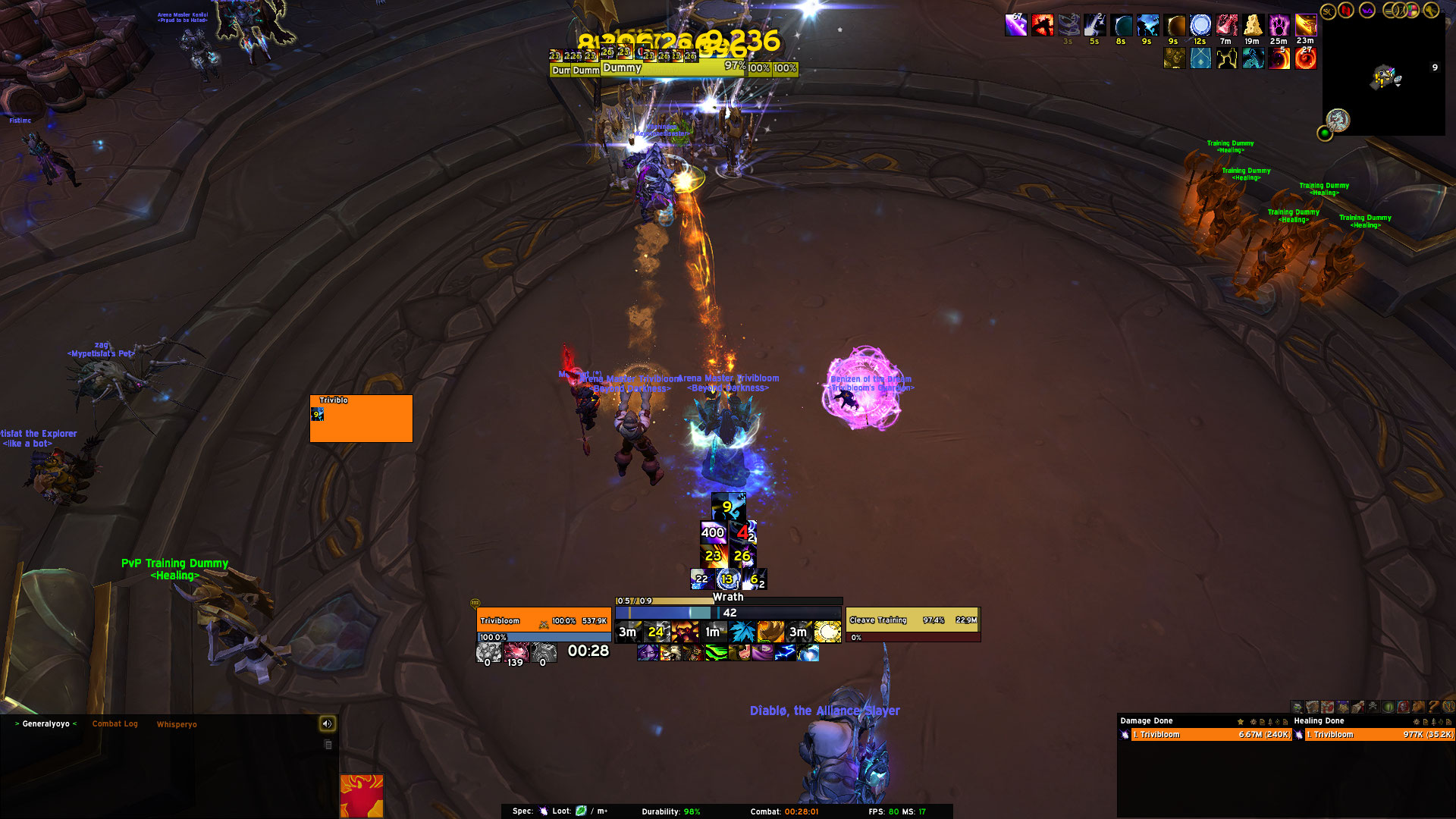Switch to the Combat Log chat tab

tap(115, 724)
